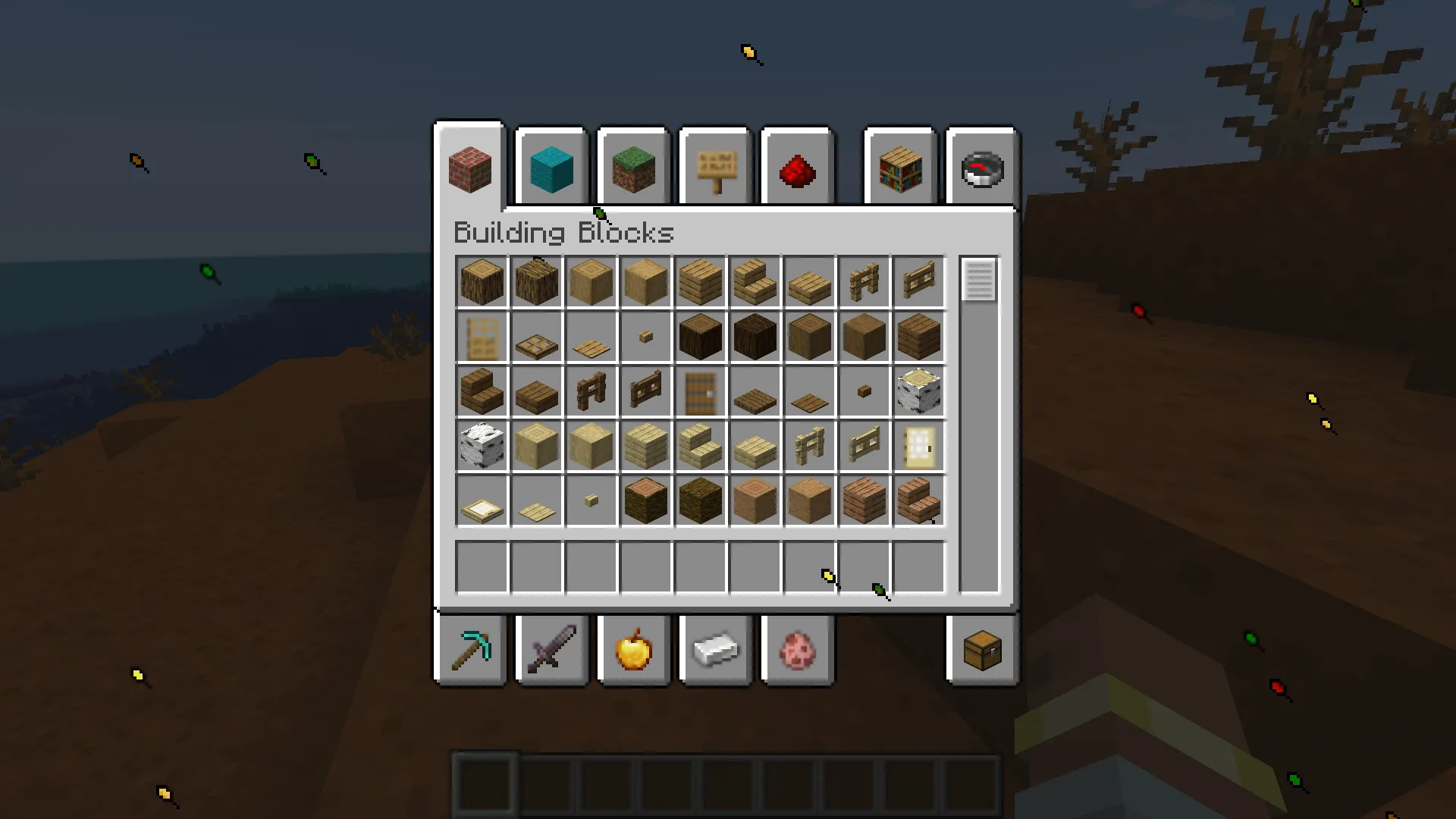Click the spawn egg tab icon

797,650
